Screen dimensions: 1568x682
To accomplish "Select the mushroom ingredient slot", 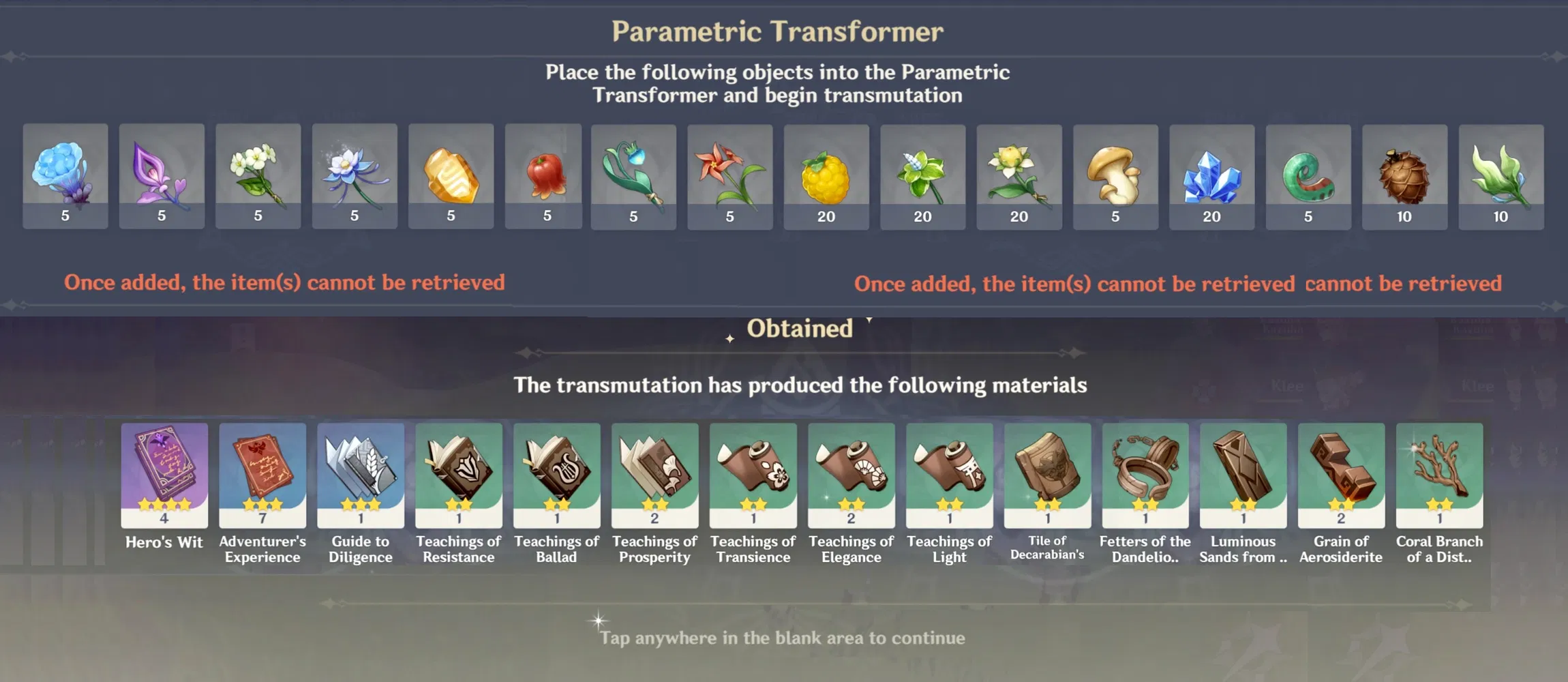I will coord(1116,176).
